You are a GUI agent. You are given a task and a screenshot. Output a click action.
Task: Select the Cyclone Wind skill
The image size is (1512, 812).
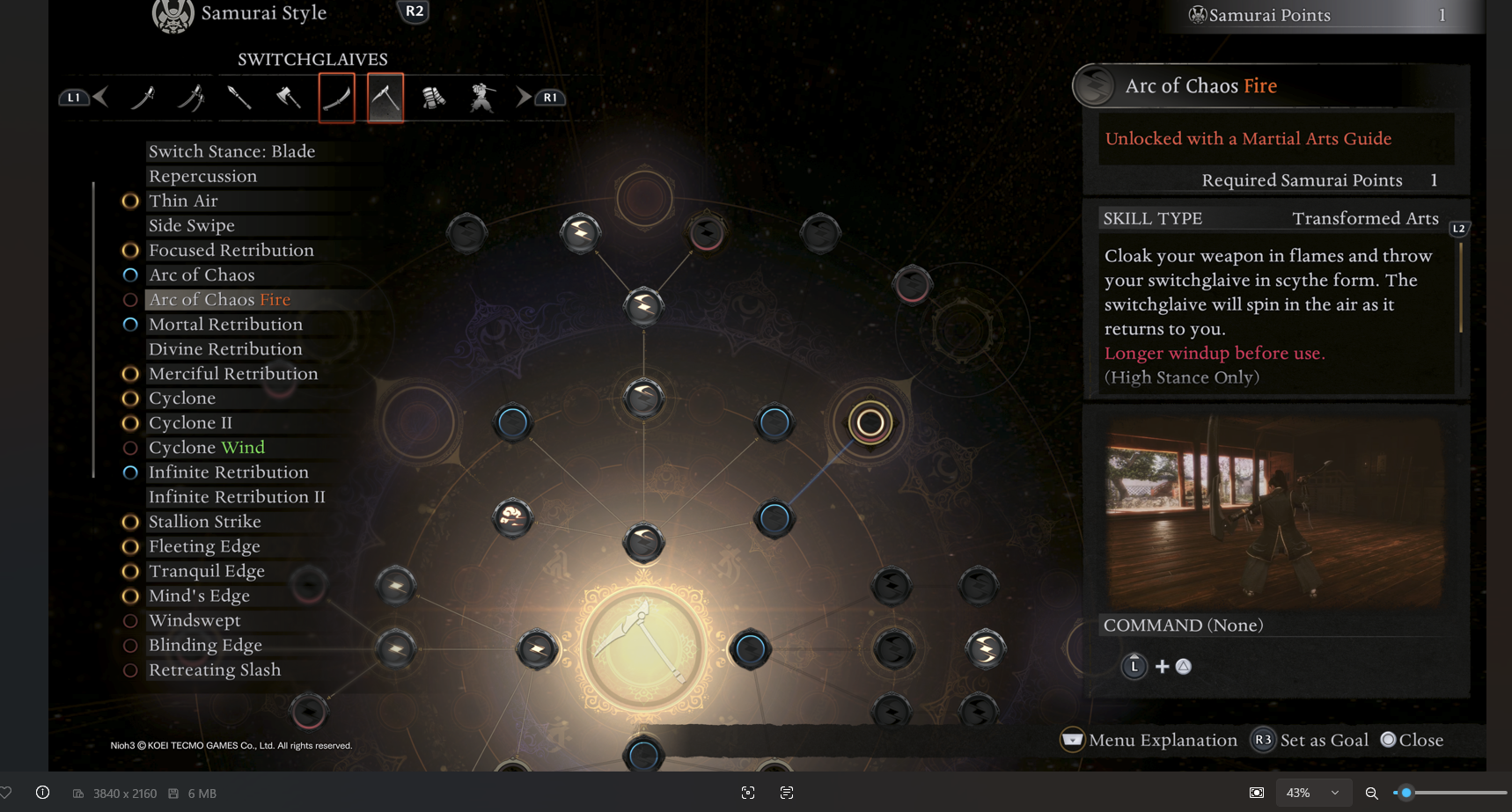coord(207,447)
